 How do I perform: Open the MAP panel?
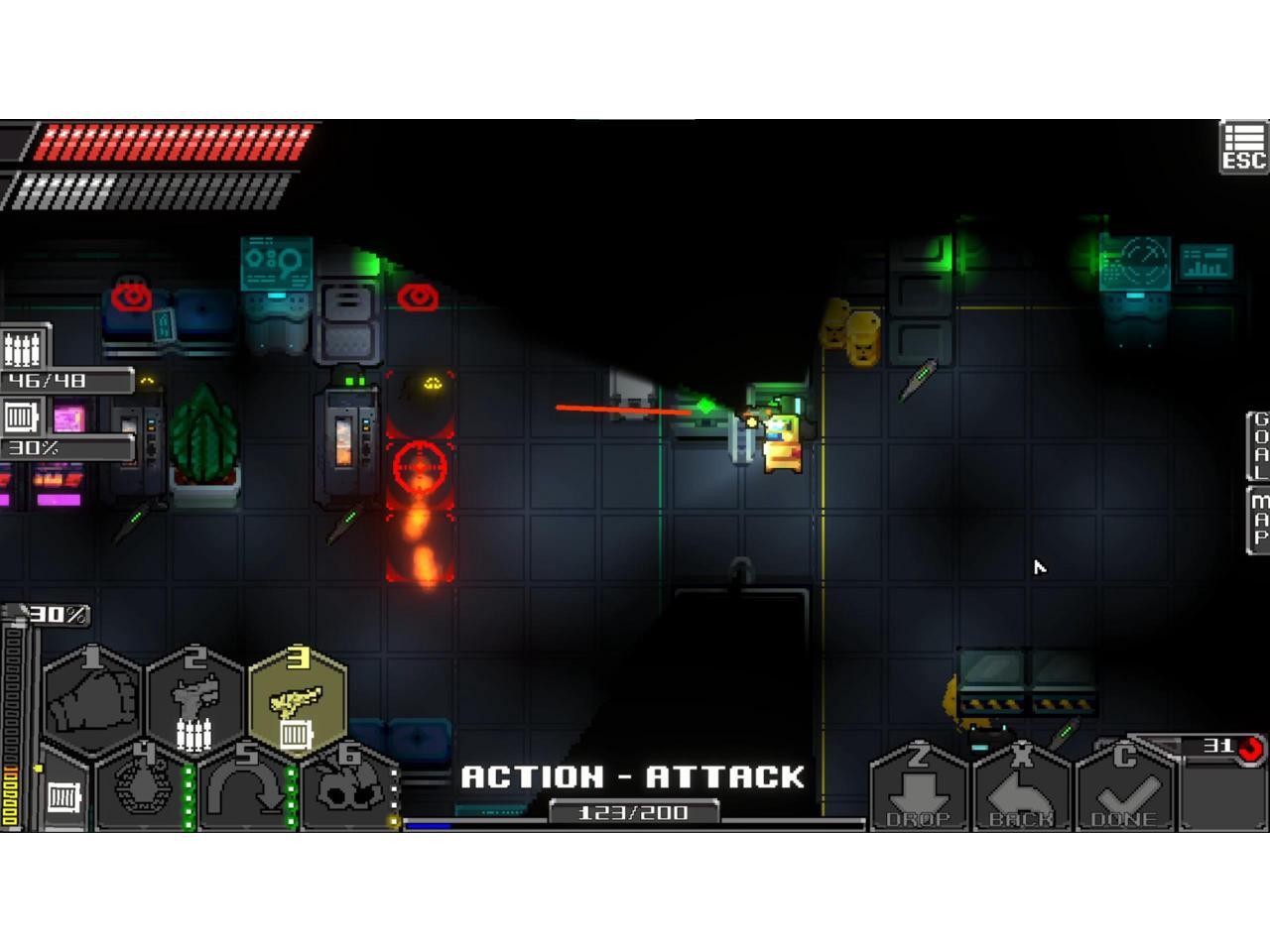tap(1258, 519)
